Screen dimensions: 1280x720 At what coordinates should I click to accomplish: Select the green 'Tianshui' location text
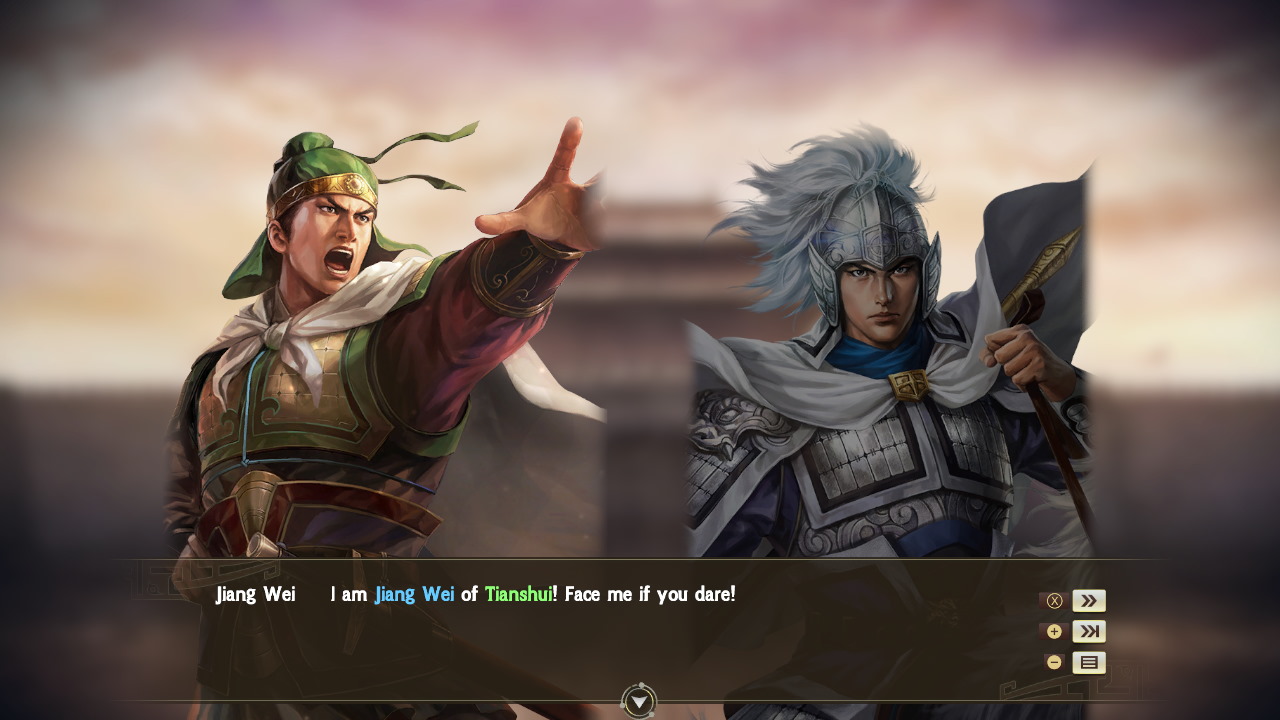[x=521, y=594]
